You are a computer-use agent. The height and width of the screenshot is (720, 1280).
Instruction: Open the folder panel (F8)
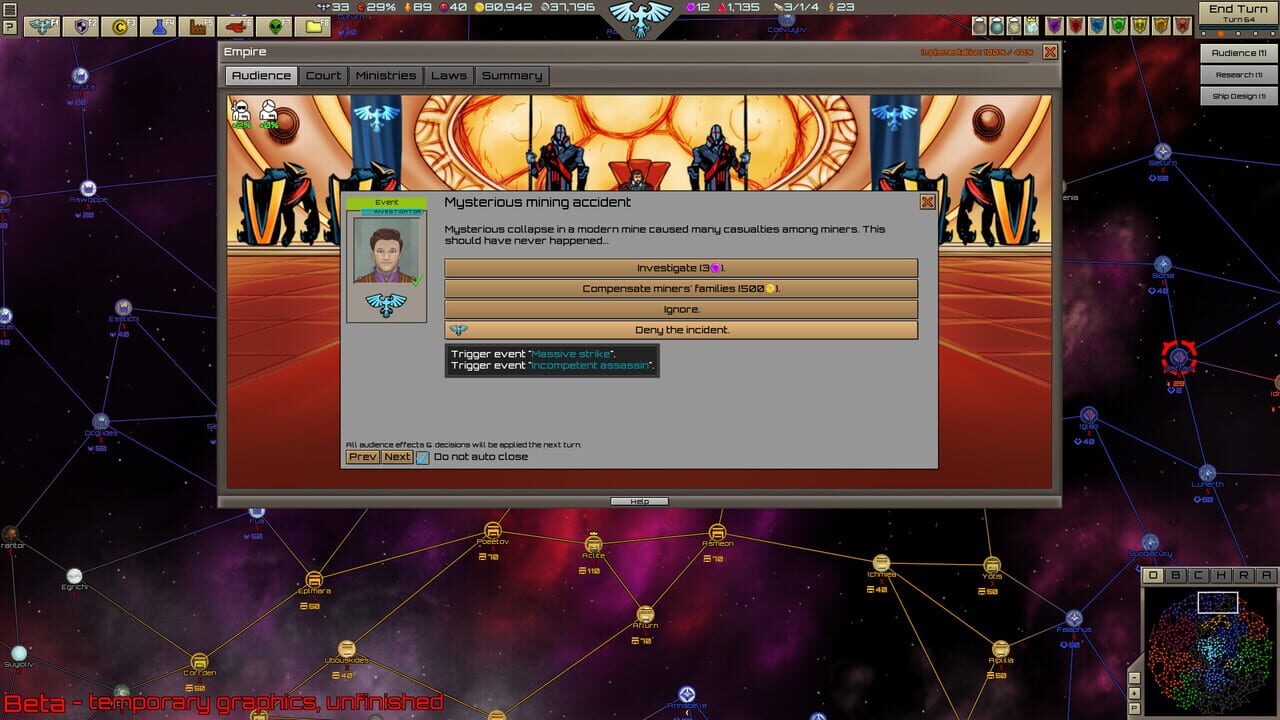click(311, 24)
